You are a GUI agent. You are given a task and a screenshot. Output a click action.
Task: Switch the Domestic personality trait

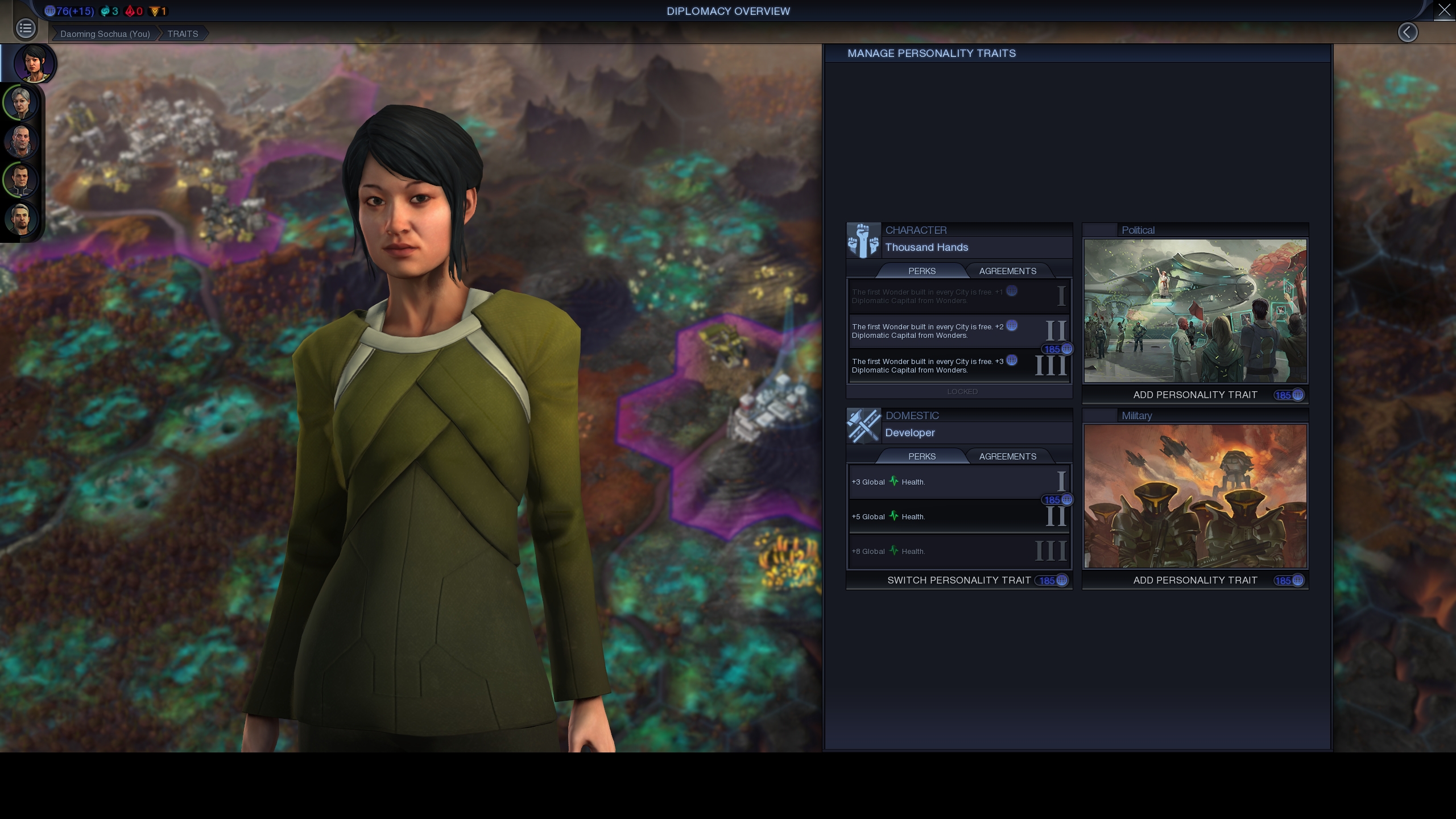click(959, 580)
